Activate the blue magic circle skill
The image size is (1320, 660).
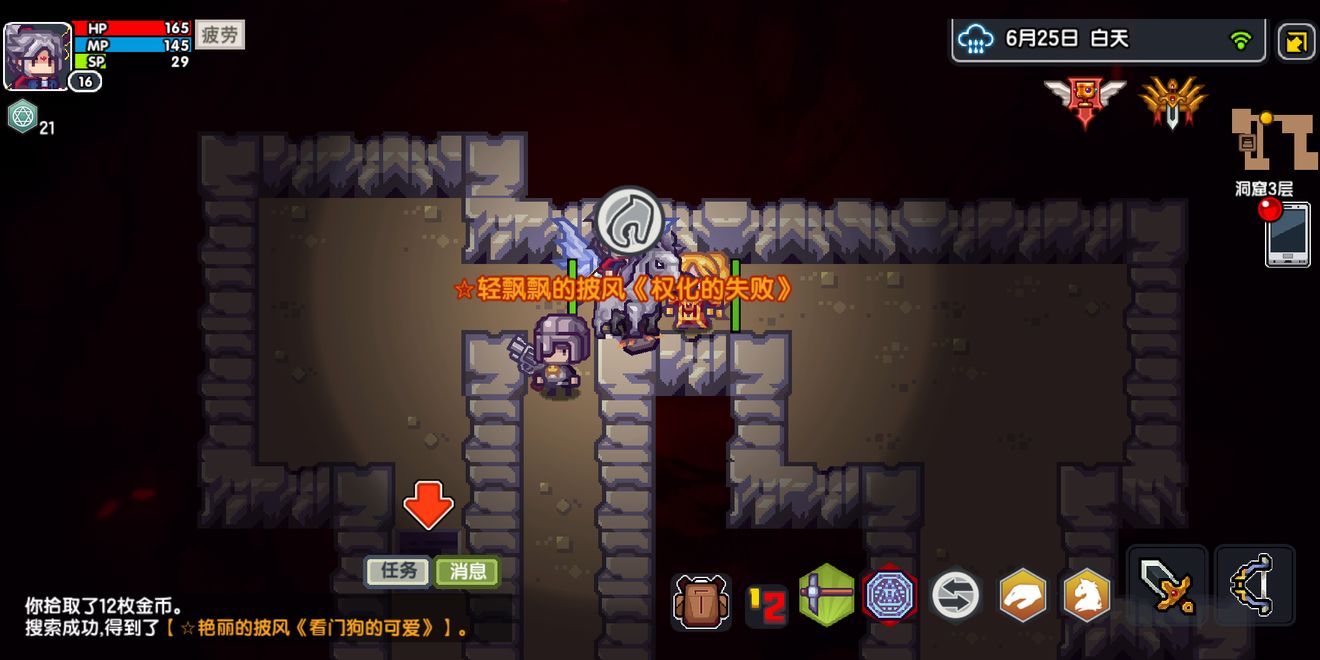[889, 596]
